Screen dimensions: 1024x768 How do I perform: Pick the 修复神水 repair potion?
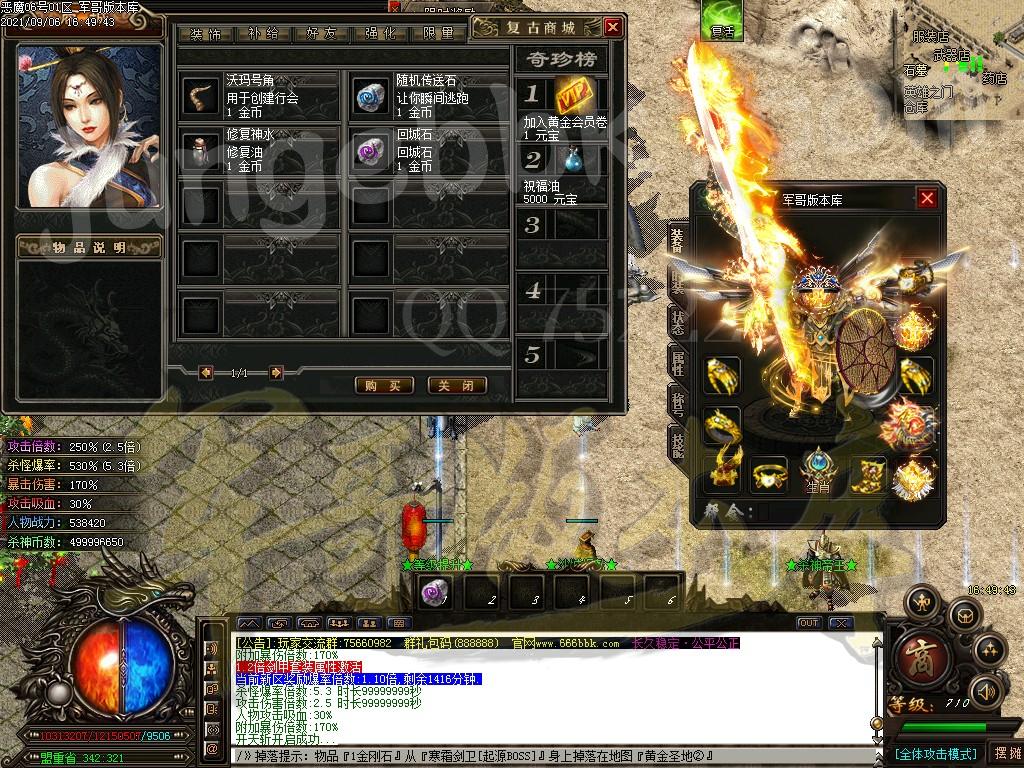(x=201, y=149)
